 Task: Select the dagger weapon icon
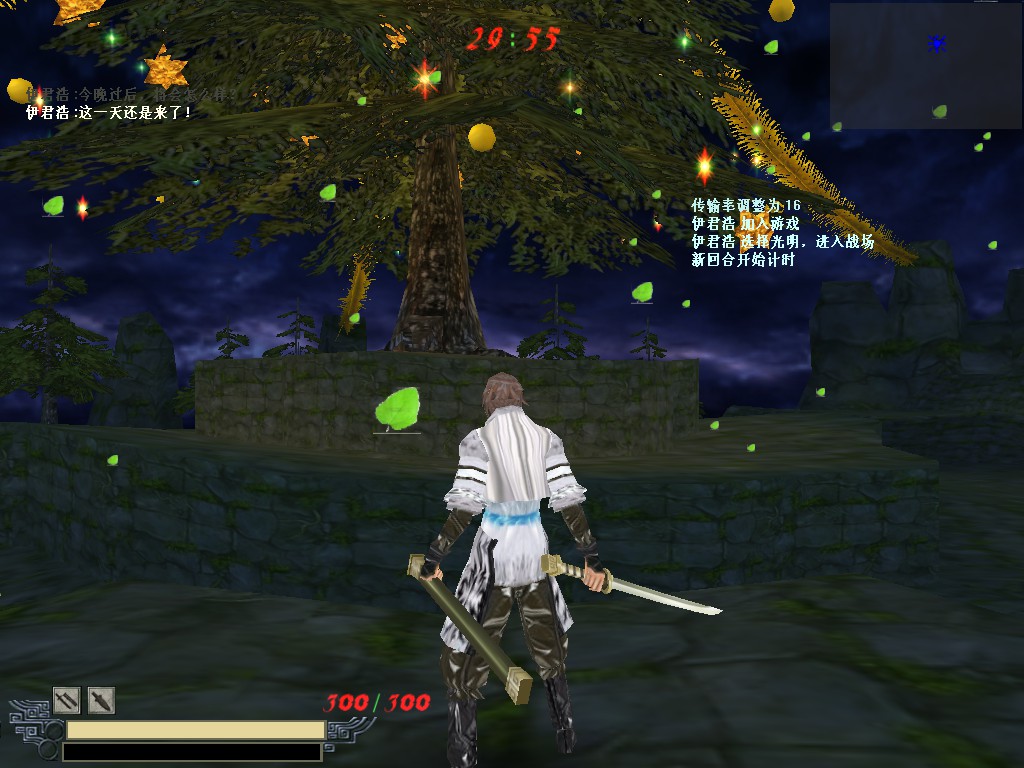[x=101, y=700]
